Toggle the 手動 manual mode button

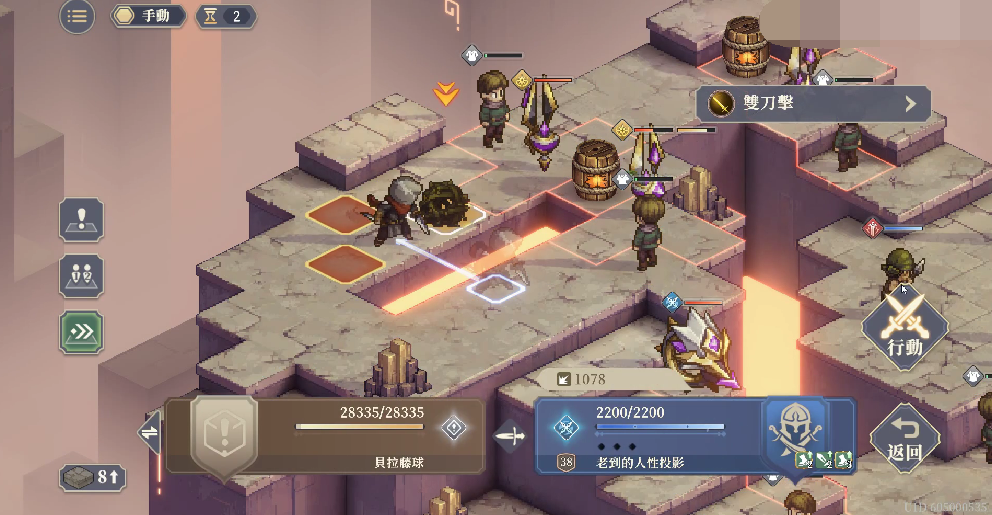[x=149, y=16]
